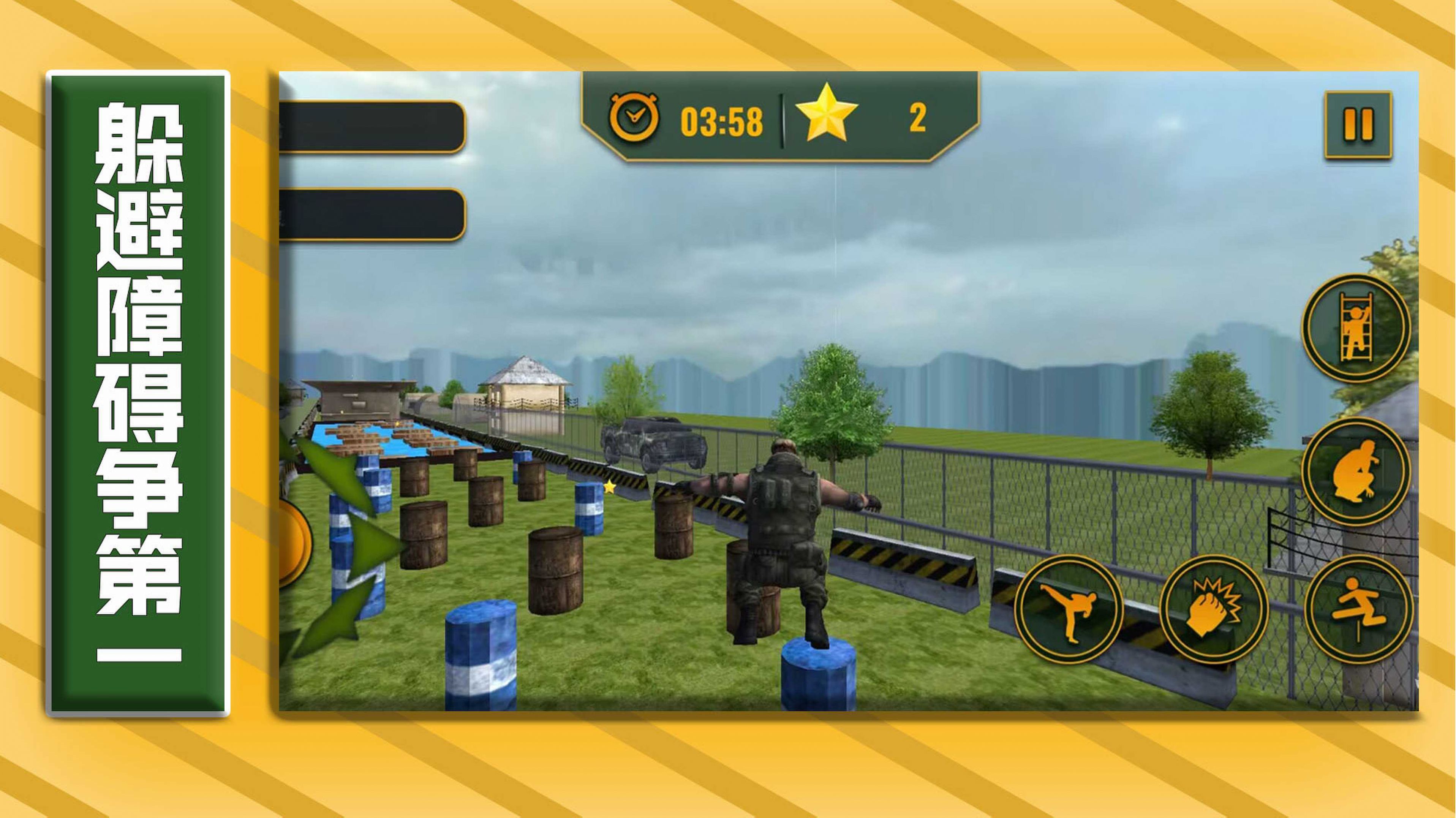The height and width of the screenshot is (818, 1456).
Task: Pause the game
Action: pos(1358,124)
